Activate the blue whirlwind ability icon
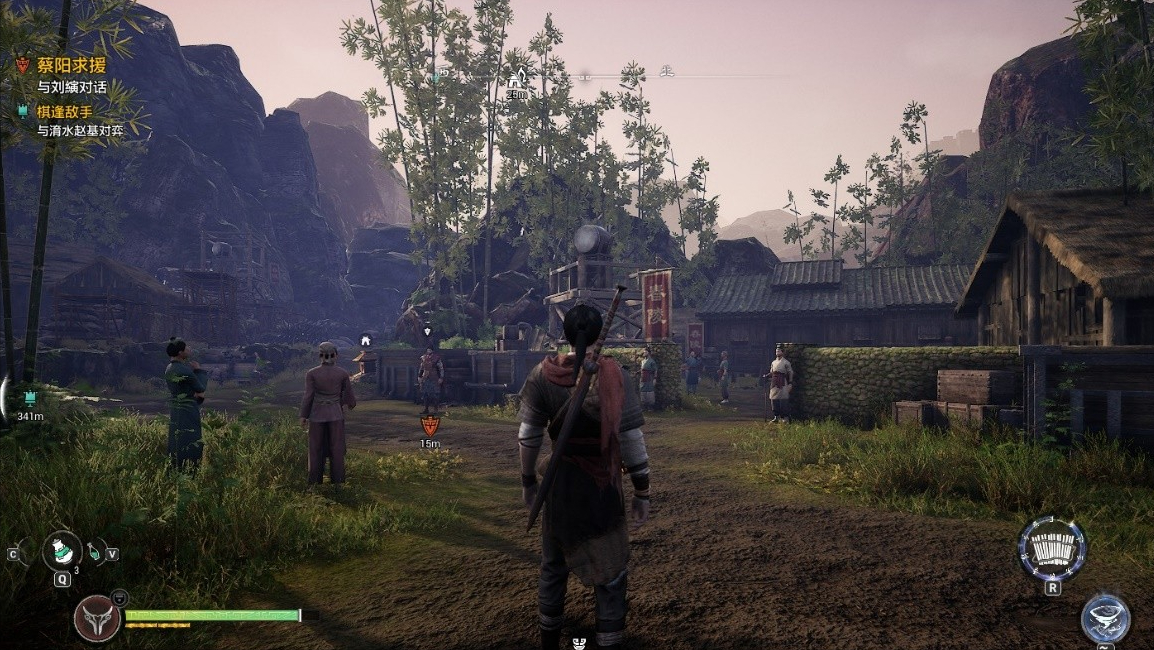This screenshot has height=650, width=1154. click(x=1105, y=618)
